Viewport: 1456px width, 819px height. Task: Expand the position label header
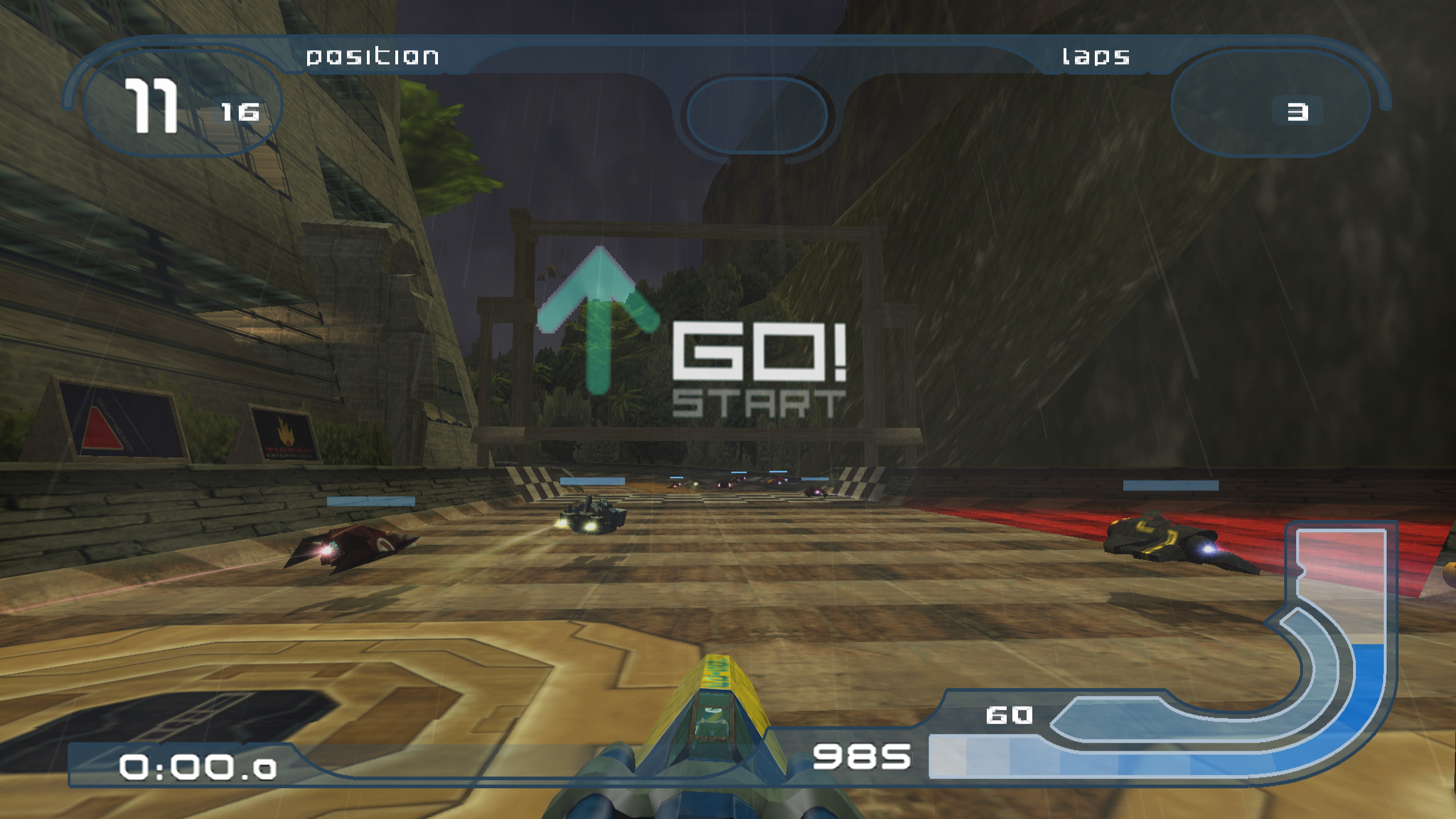point(373,57)
